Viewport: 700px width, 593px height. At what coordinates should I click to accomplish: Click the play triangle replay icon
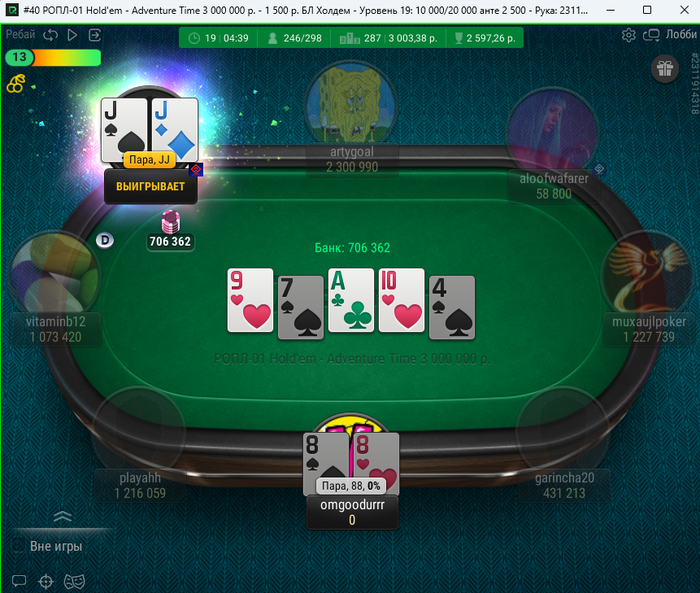(73, 34)
